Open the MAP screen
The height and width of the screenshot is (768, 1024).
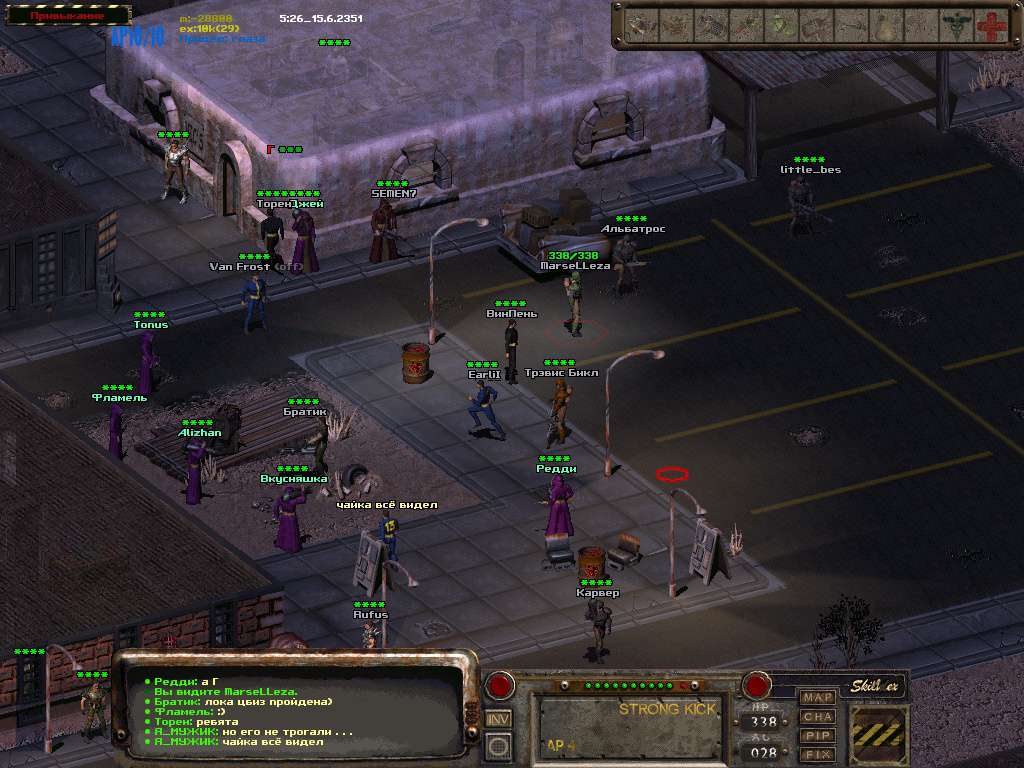(818, 697)
